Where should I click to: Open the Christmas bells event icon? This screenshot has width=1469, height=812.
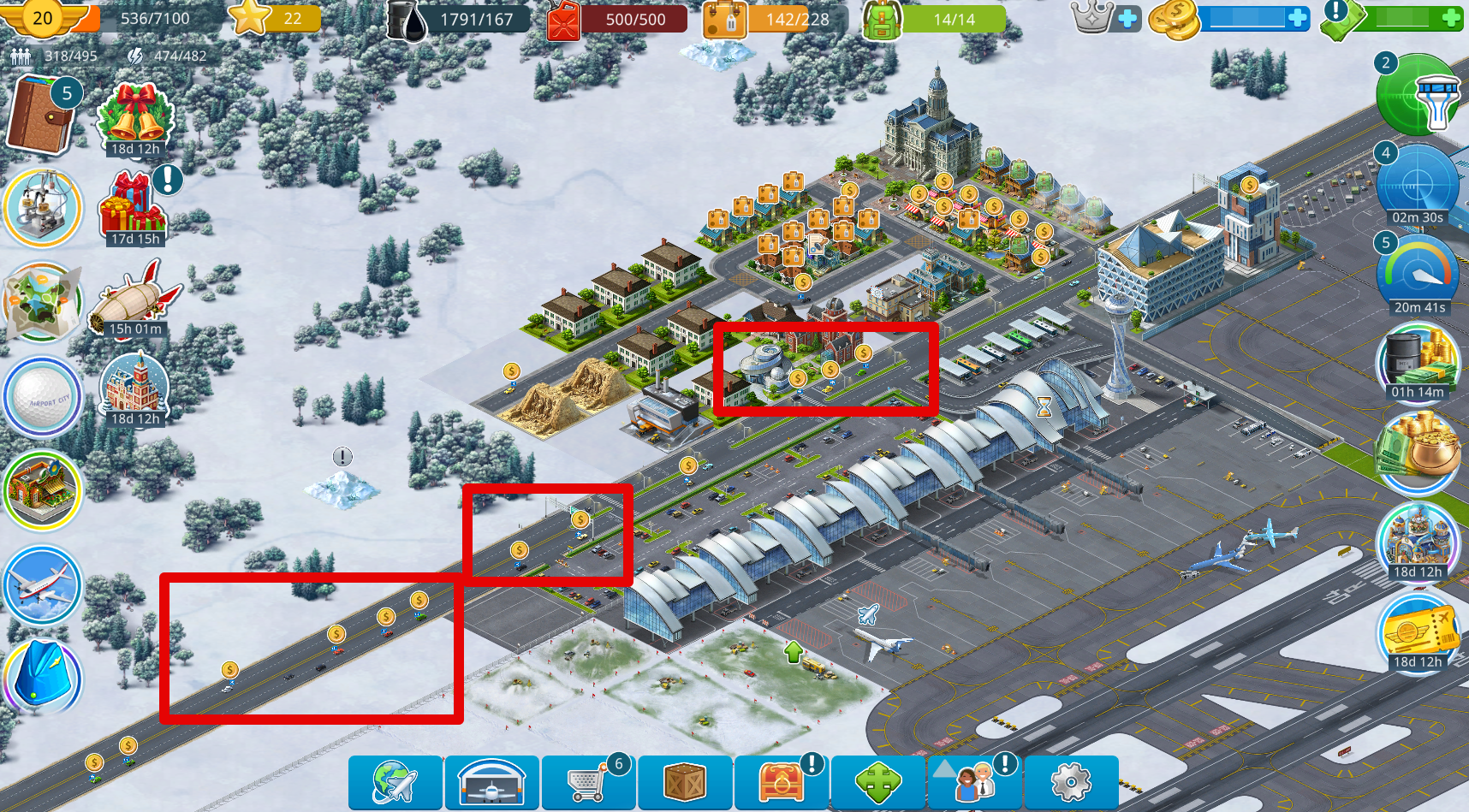click(135, 116)
